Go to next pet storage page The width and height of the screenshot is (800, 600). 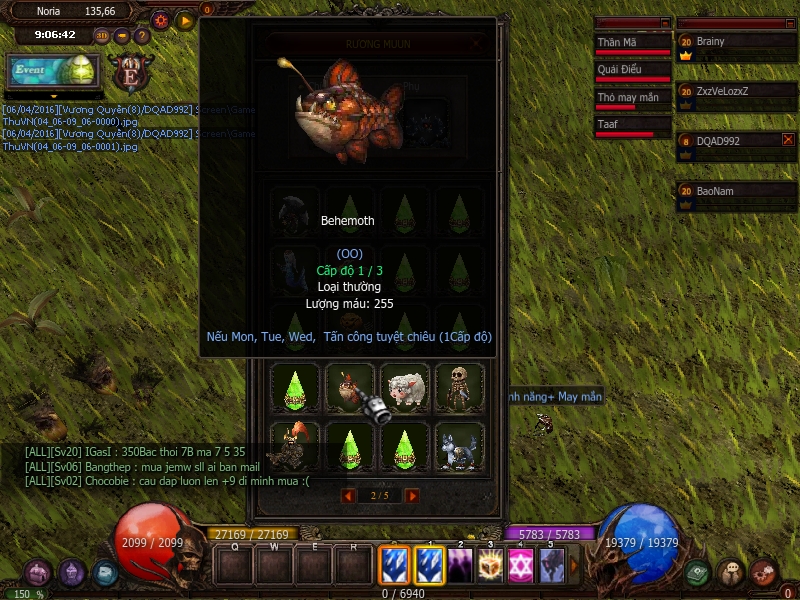412,495
